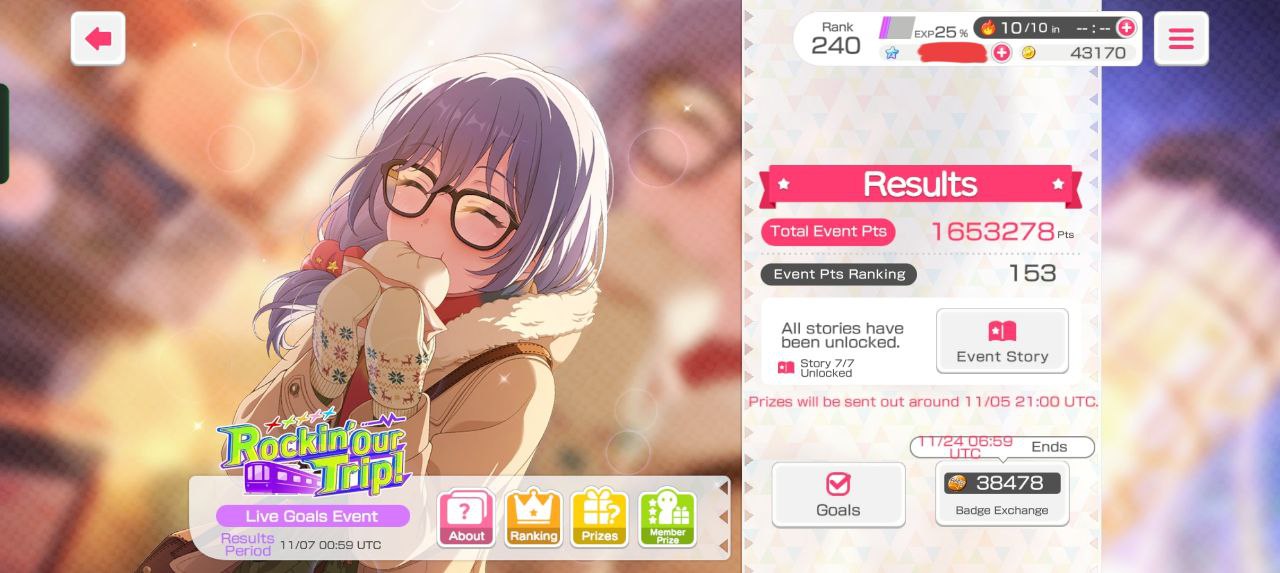View the event Goals
1280x573 pixels.
click(838, 494)
